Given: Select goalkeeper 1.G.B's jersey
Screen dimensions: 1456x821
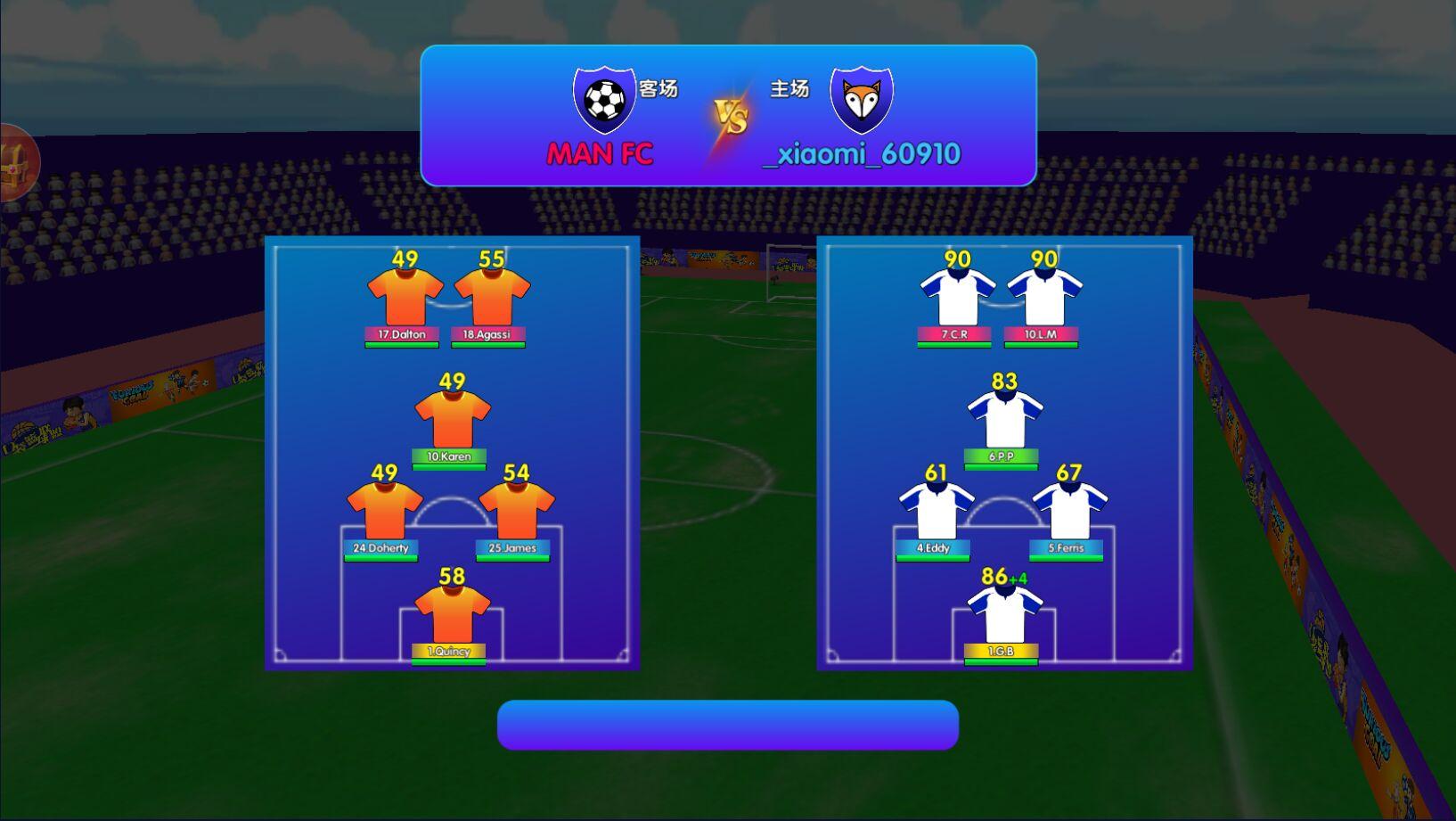Looking at the screenshot, I should click(1004, 614).
